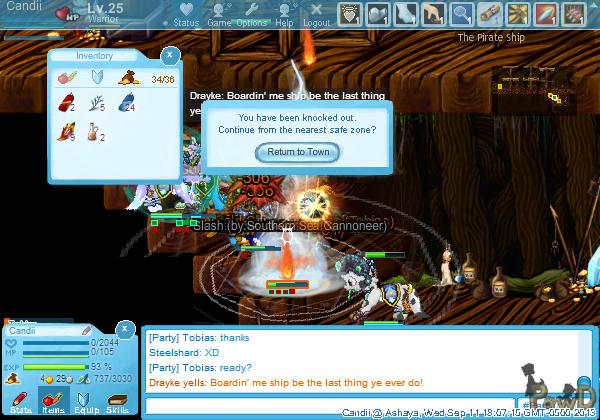Select the red potion stack of 2

tap(68, 102)
